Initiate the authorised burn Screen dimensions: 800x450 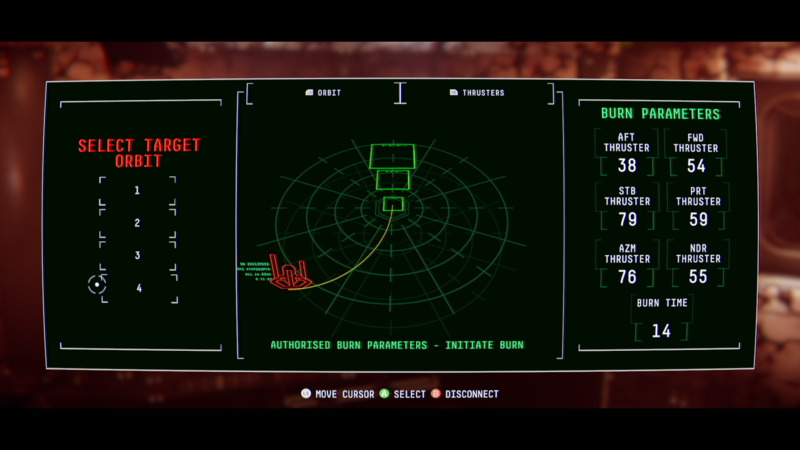click(x=397, y=345)
